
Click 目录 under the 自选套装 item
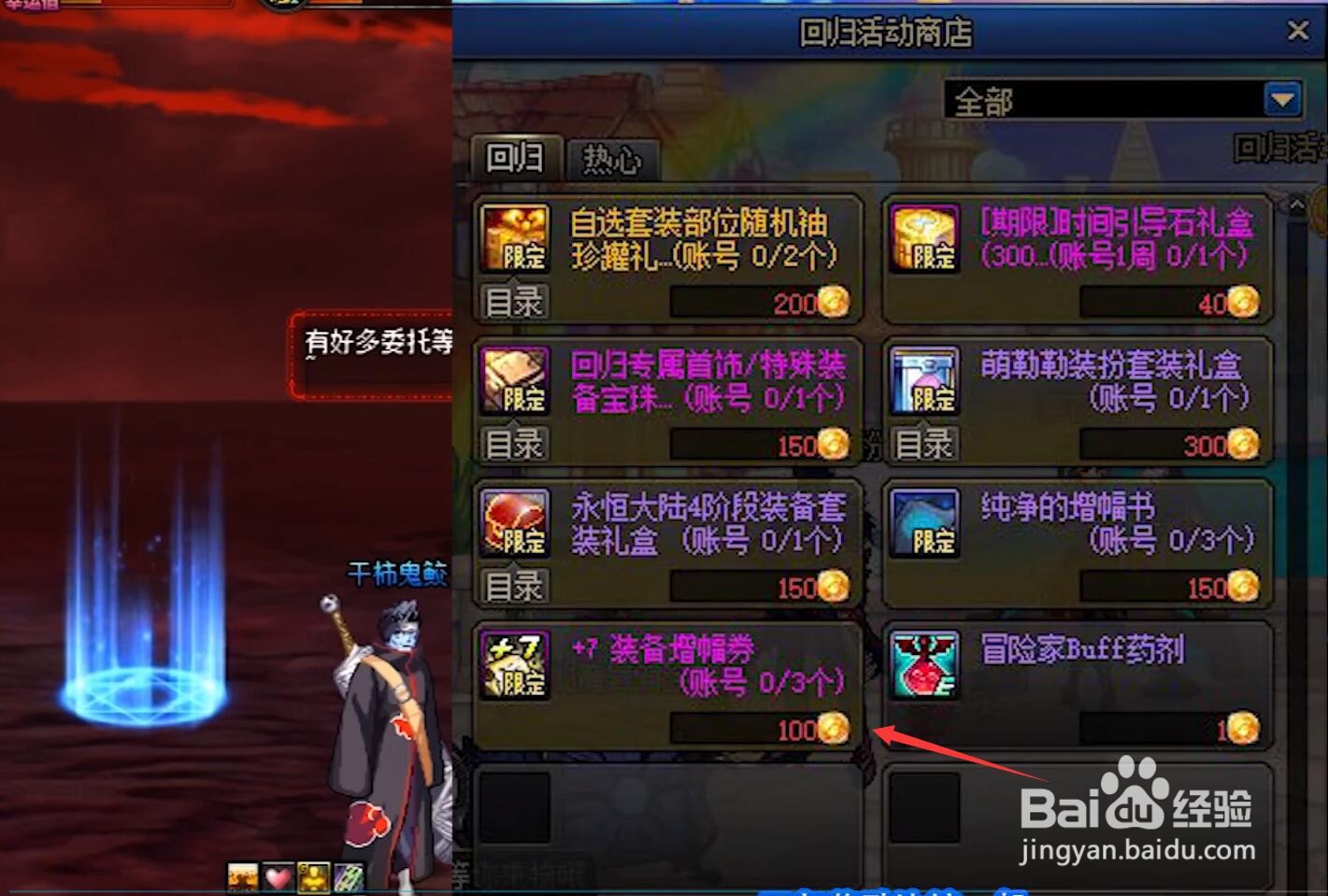tap(513, 301)
